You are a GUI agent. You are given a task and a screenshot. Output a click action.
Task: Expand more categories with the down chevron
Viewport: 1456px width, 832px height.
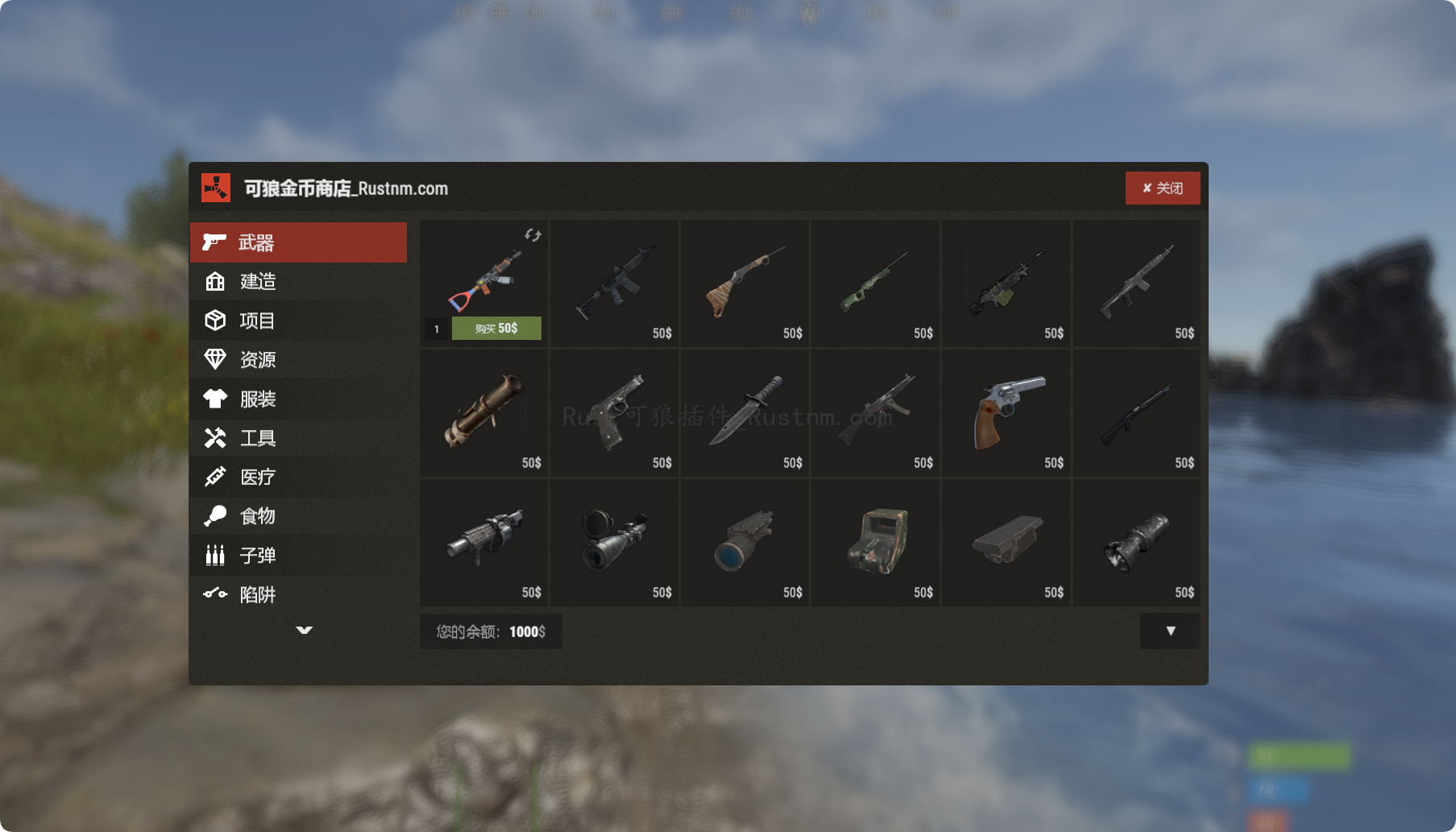(304, 631)
